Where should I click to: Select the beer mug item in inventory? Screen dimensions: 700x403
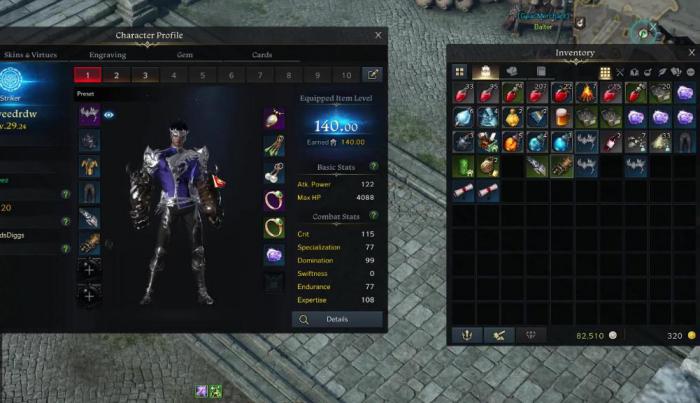562,117
